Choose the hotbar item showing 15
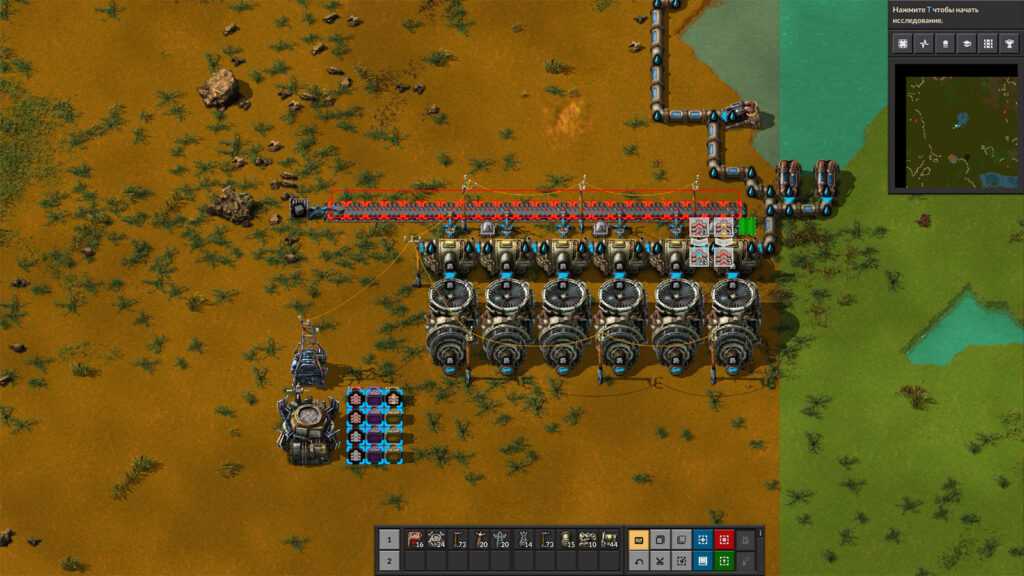This screenshot has width=1024, height=576. tap(567, 540)
